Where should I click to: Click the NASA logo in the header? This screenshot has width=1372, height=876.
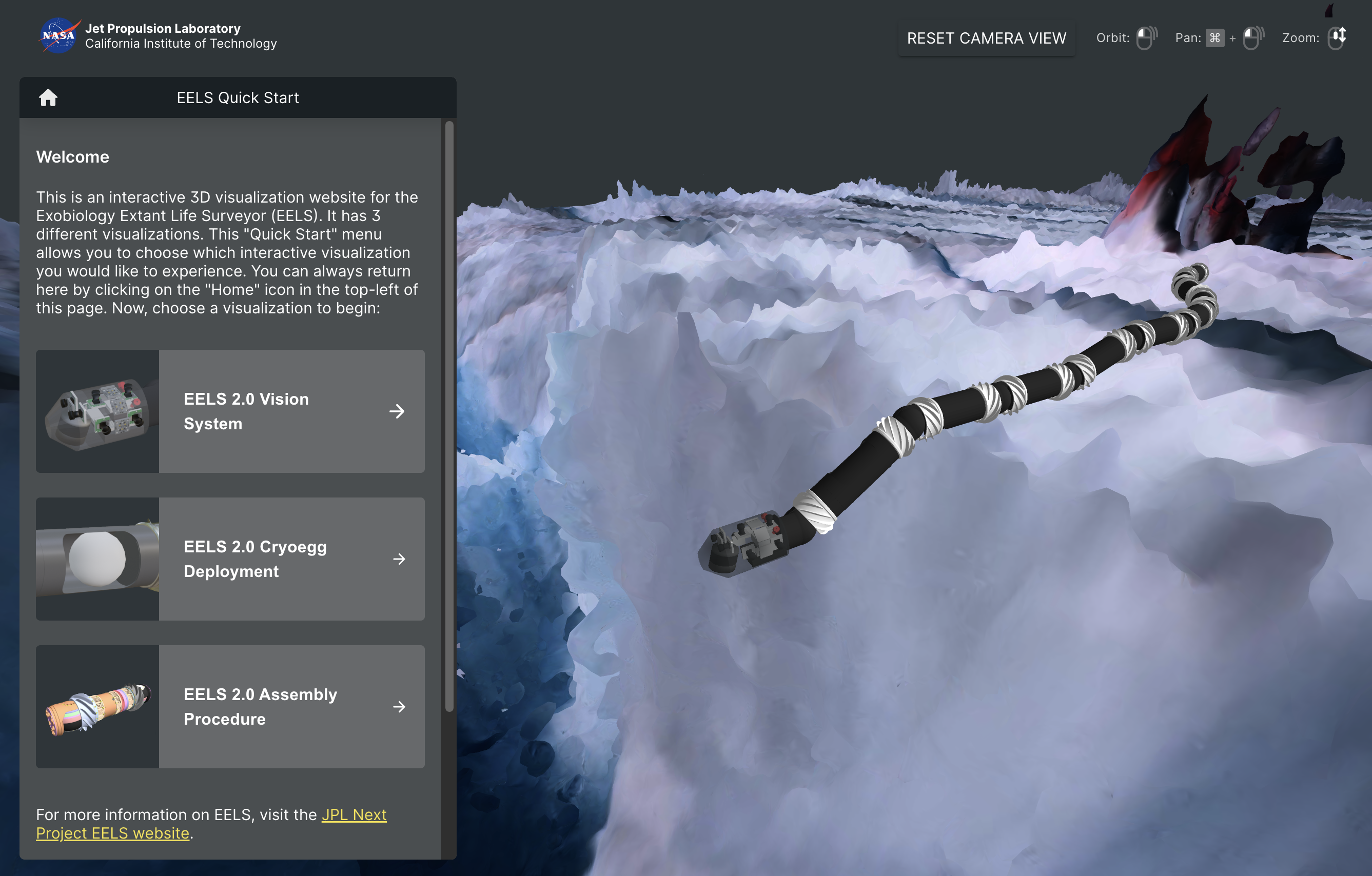58,35
